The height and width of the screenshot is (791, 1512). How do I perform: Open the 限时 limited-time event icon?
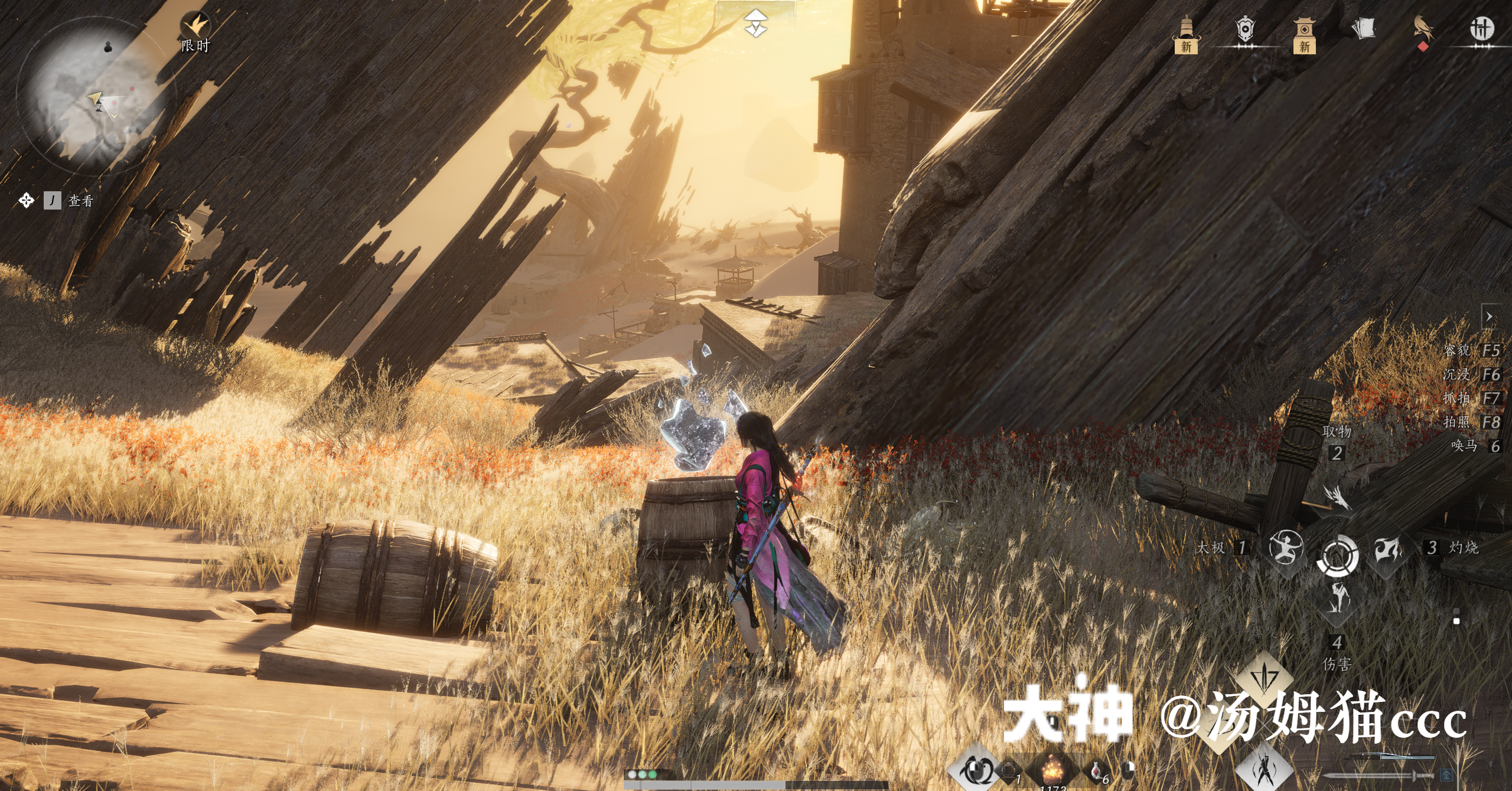tap(195, 32)
